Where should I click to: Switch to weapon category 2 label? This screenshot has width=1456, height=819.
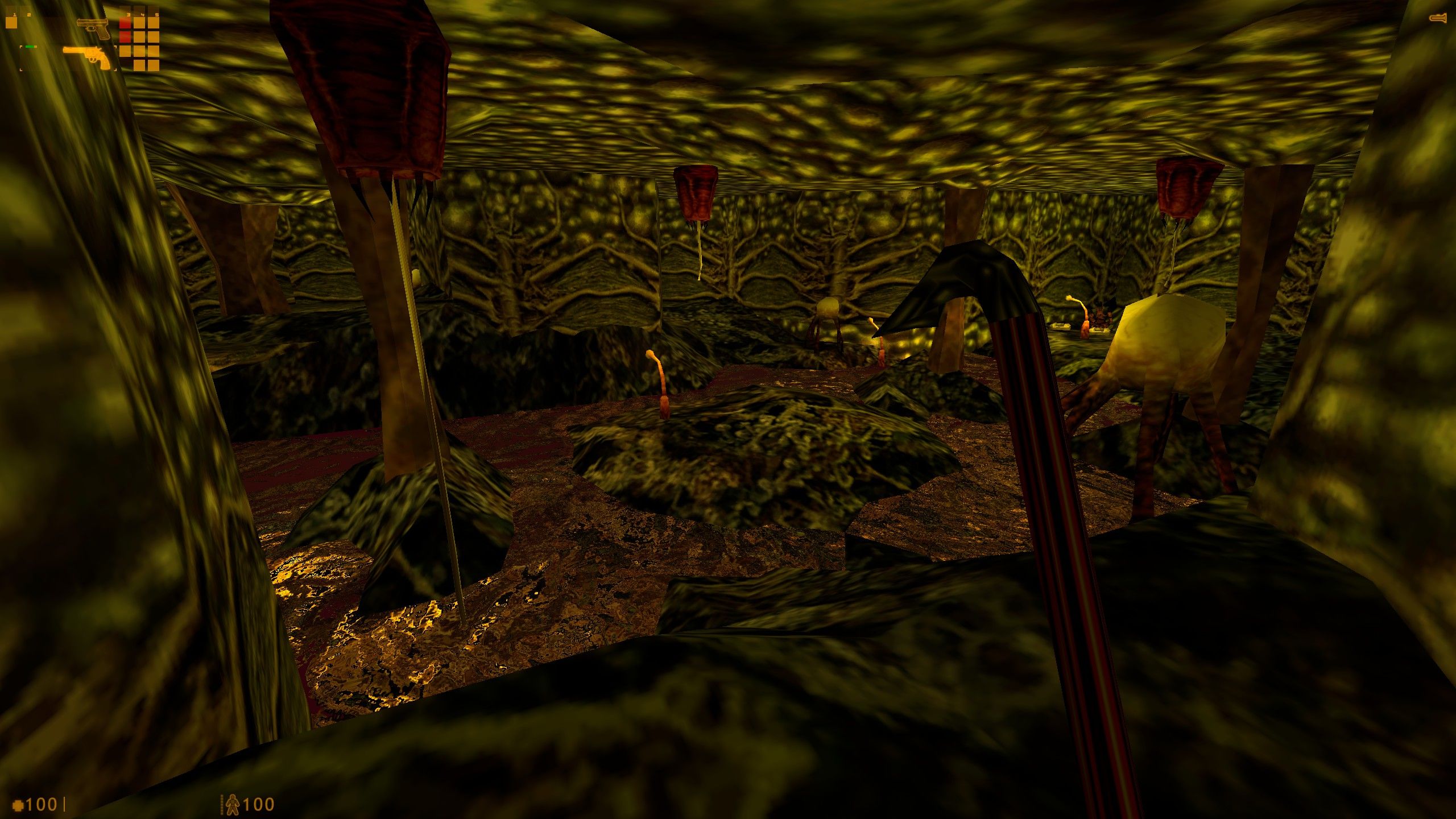29,14
